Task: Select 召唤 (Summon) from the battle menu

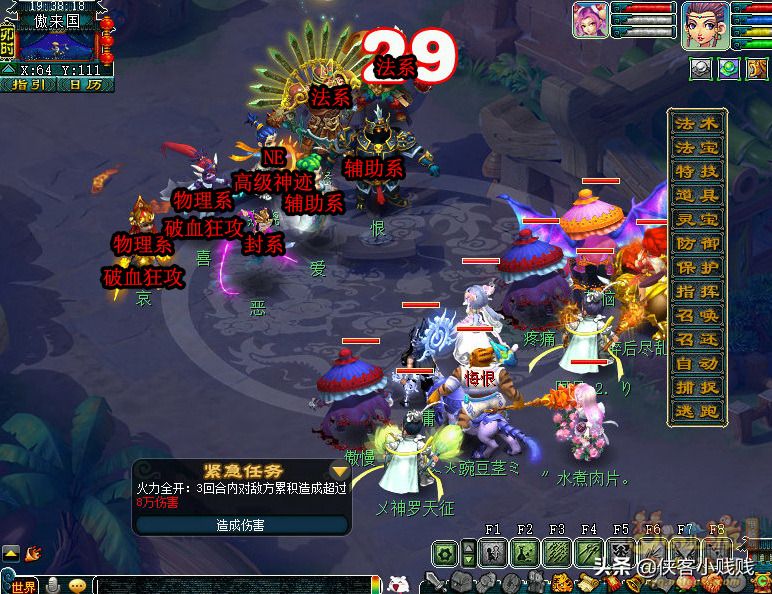Action: coord(697,316)
